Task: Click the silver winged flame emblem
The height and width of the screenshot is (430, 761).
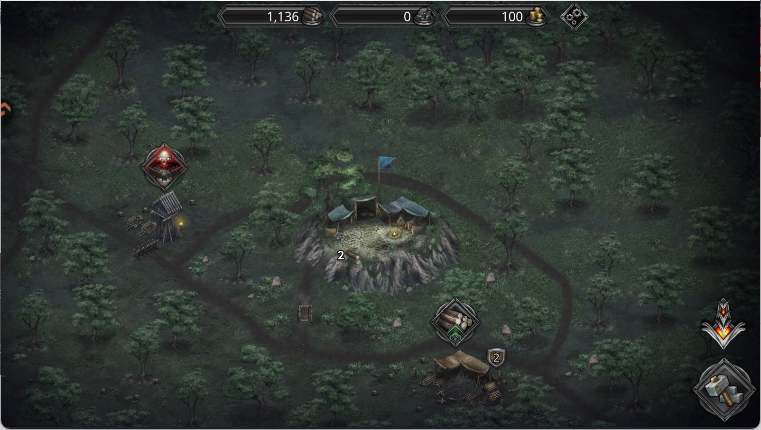Action: tap(722, 325)
